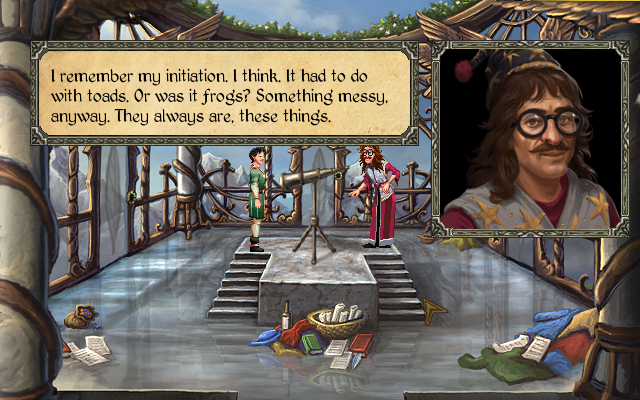Click the wizard's dialogue text box to continue
Viewport: 640px width, 400px height.
tap(223, 92)
